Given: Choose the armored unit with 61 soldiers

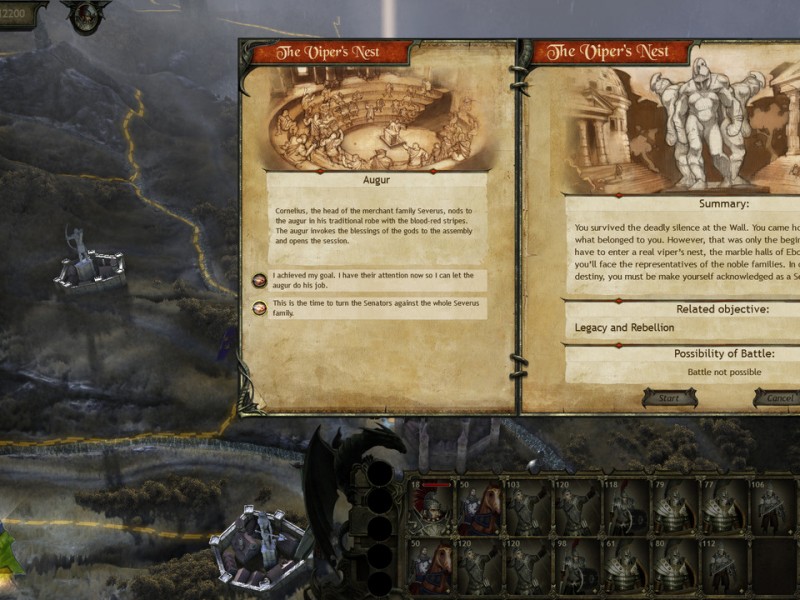Looking at the screenshot, I should (624, 567).
